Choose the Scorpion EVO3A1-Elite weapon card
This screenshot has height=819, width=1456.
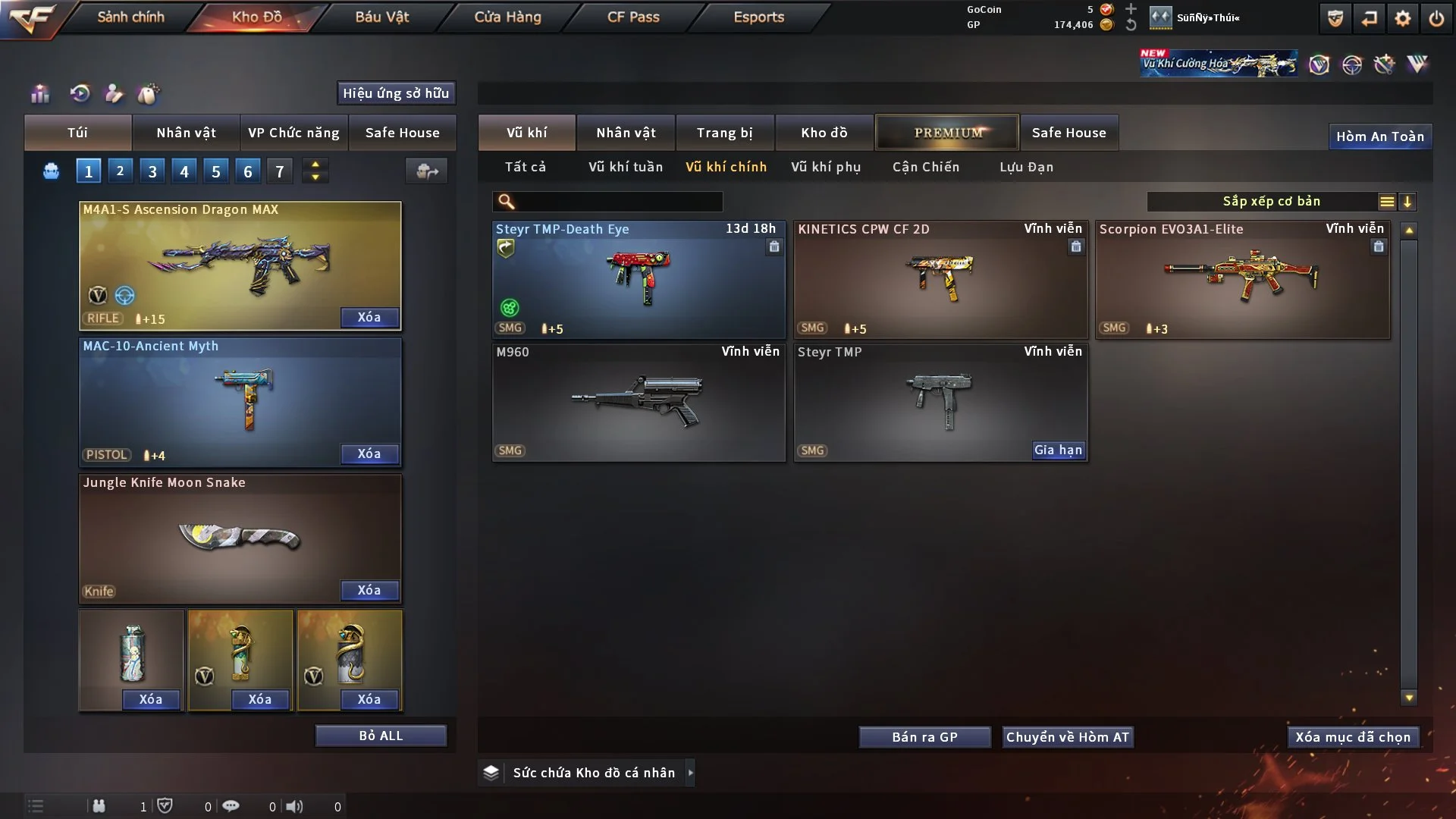coord(1242,279)
